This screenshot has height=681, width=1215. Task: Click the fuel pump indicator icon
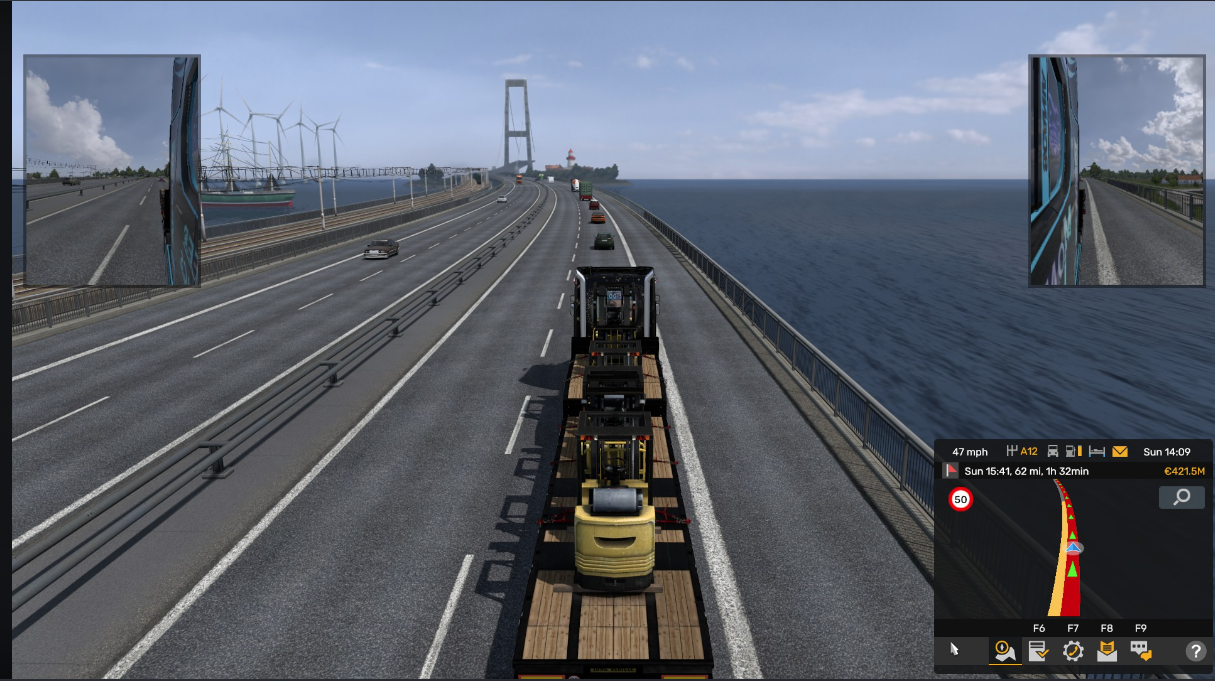[x=1074, y=452]
